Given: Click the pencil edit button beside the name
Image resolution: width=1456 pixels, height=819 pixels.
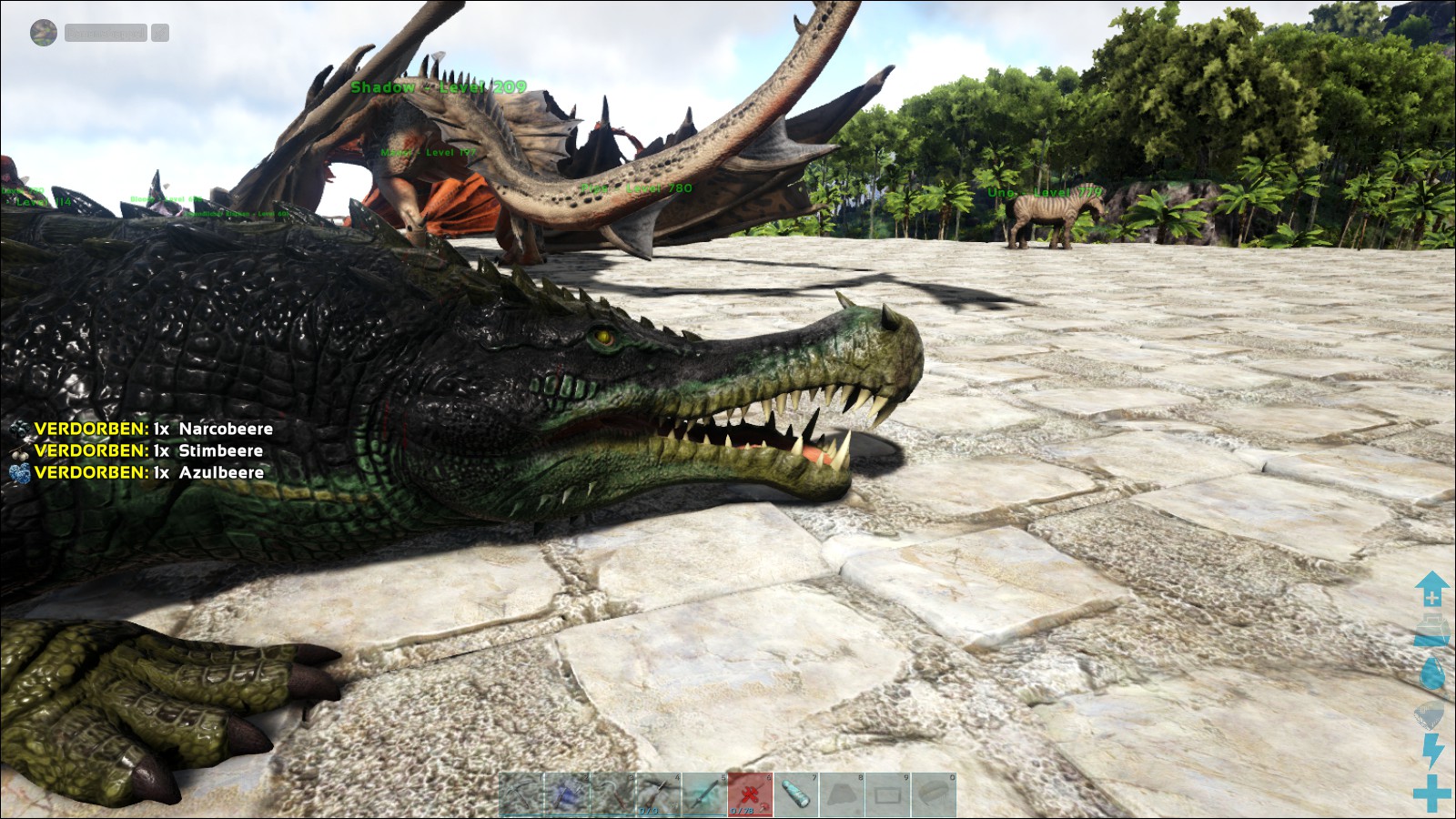Looking at the screenshot, I should 160,33.
